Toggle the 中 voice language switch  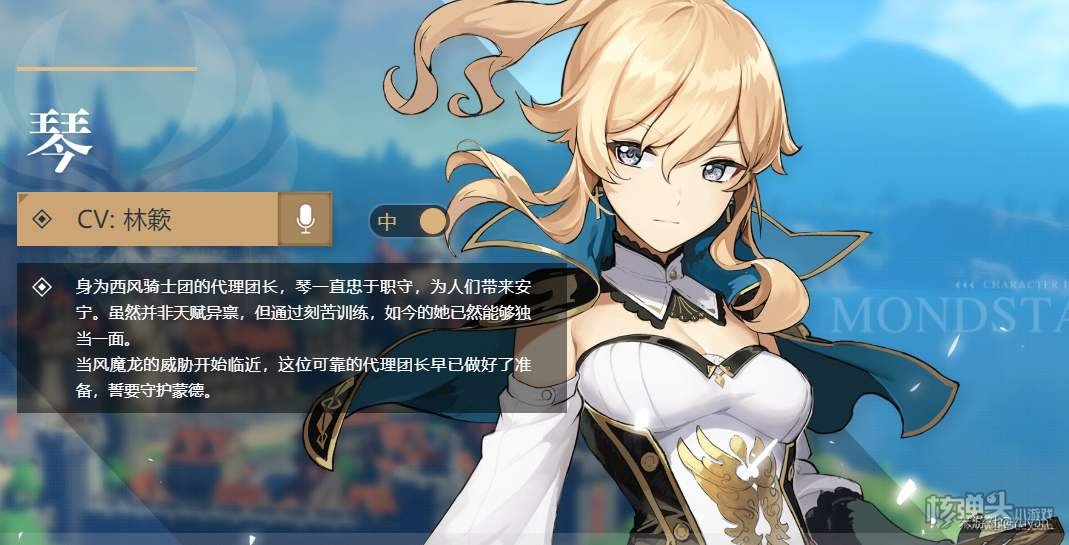click(409, 221)
